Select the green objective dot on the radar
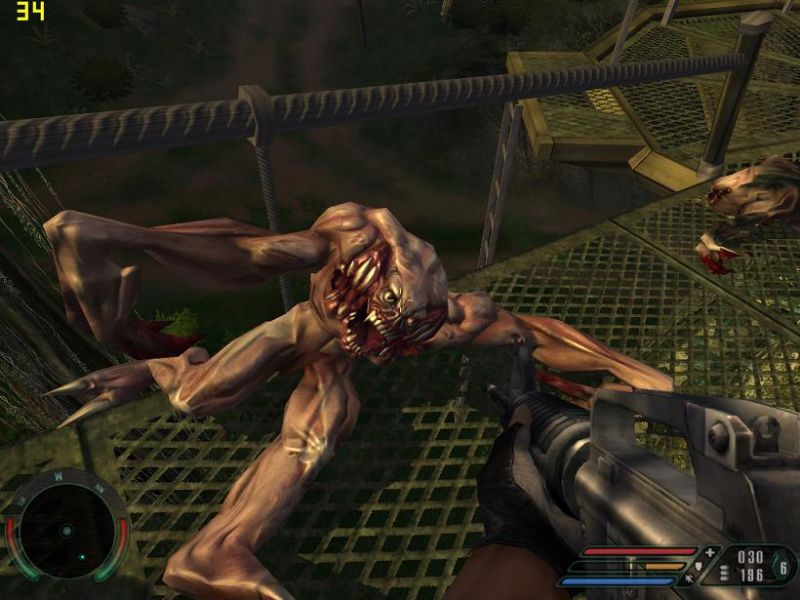This screenshot has width=800, height=600. point(80,557)
